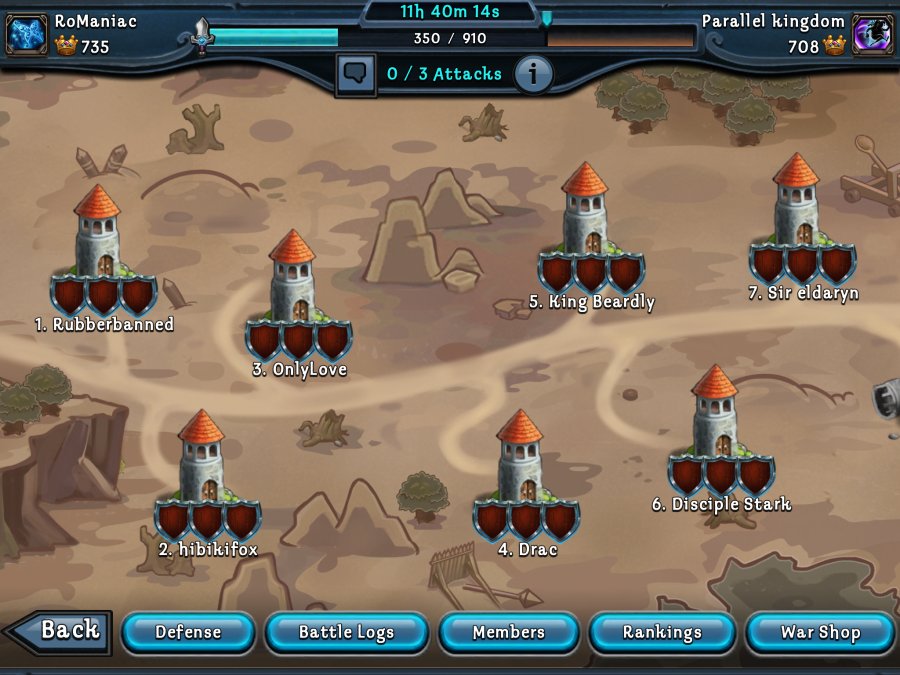Open the Defense menu

[188, 632]
